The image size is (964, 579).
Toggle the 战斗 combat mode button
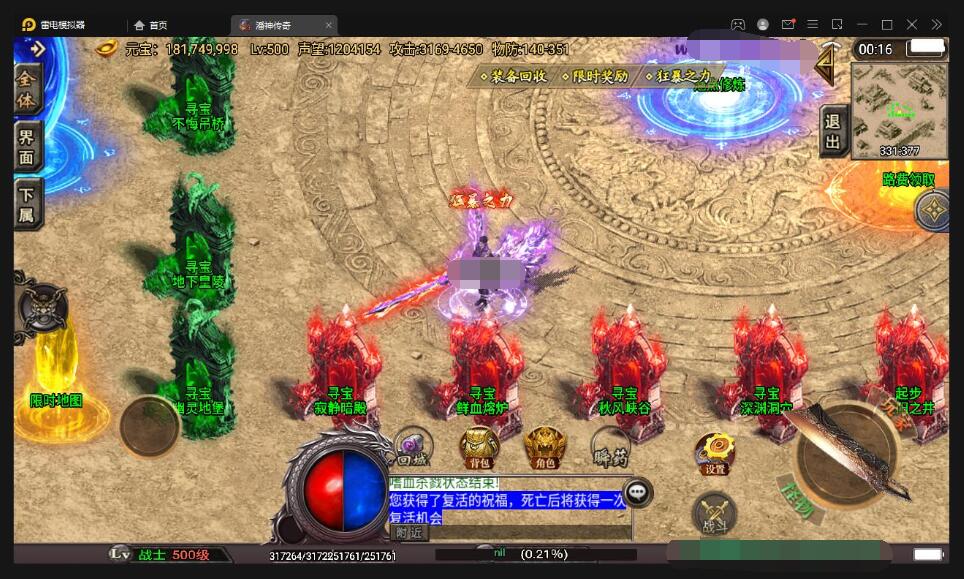714,514
